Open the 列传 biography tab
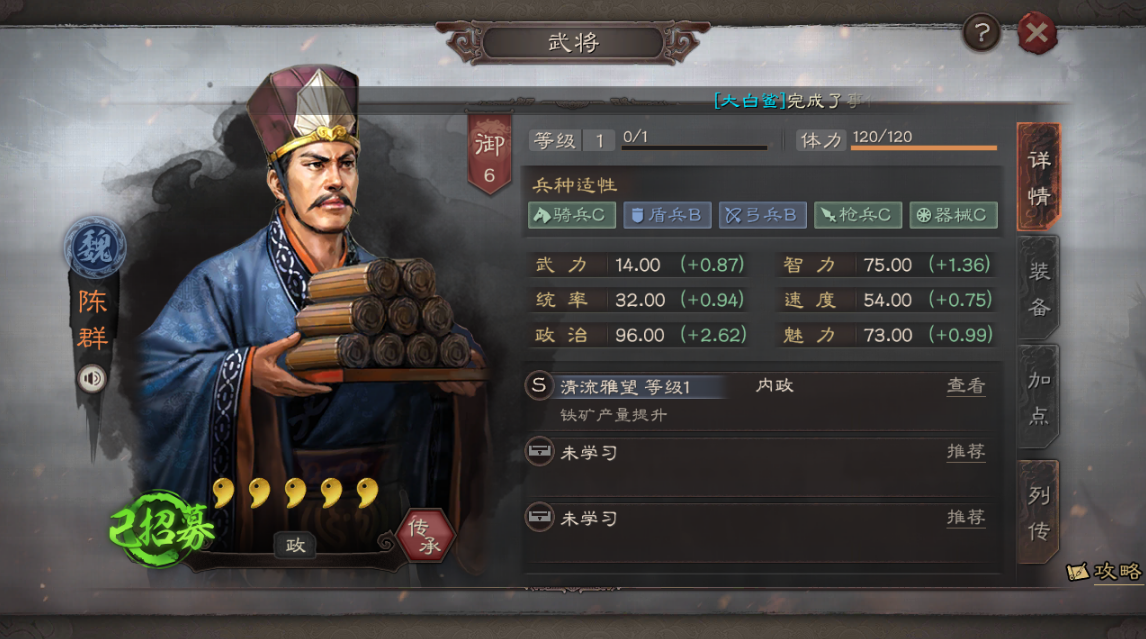Image resolution: width=1146 pixels, height=639 pixels. pos(1039,511)
